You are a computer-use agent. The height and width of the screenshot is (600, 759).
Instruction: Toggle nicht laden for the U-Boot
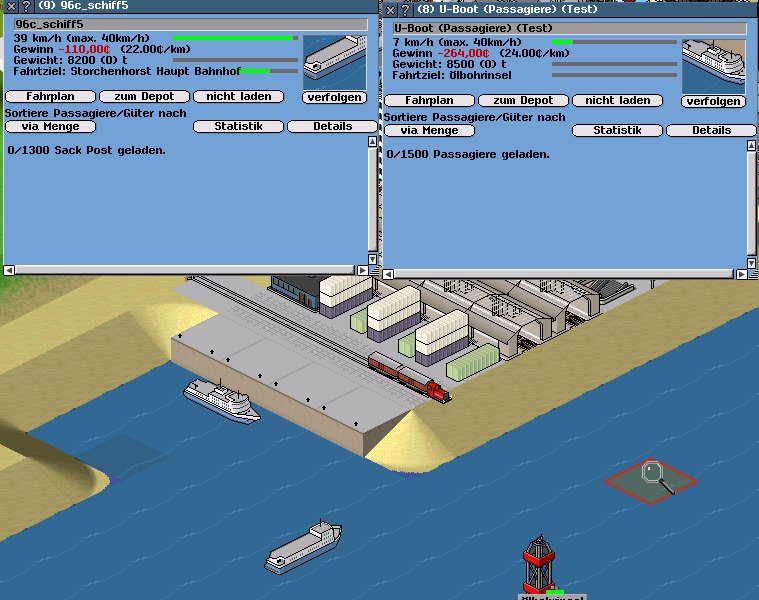617,101
